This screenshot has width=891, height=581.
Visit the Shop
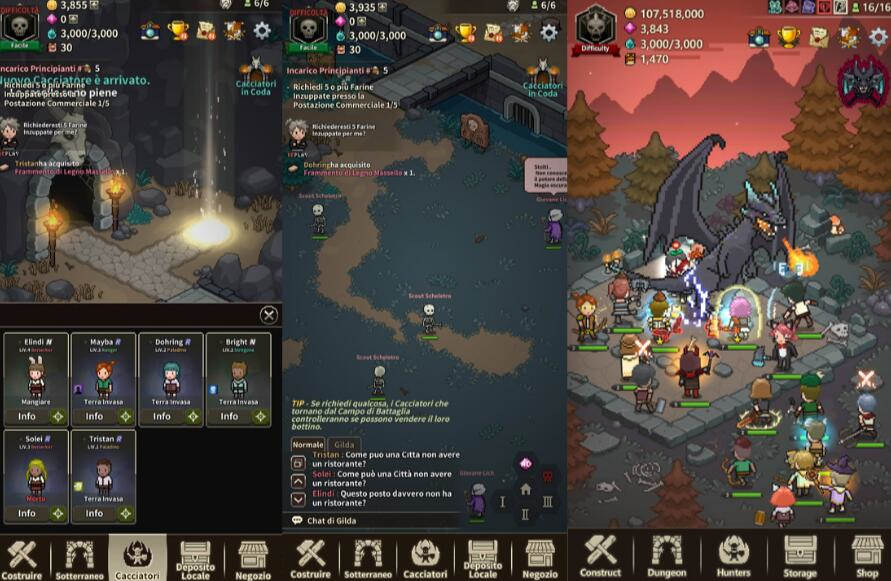tap(867, 555)
